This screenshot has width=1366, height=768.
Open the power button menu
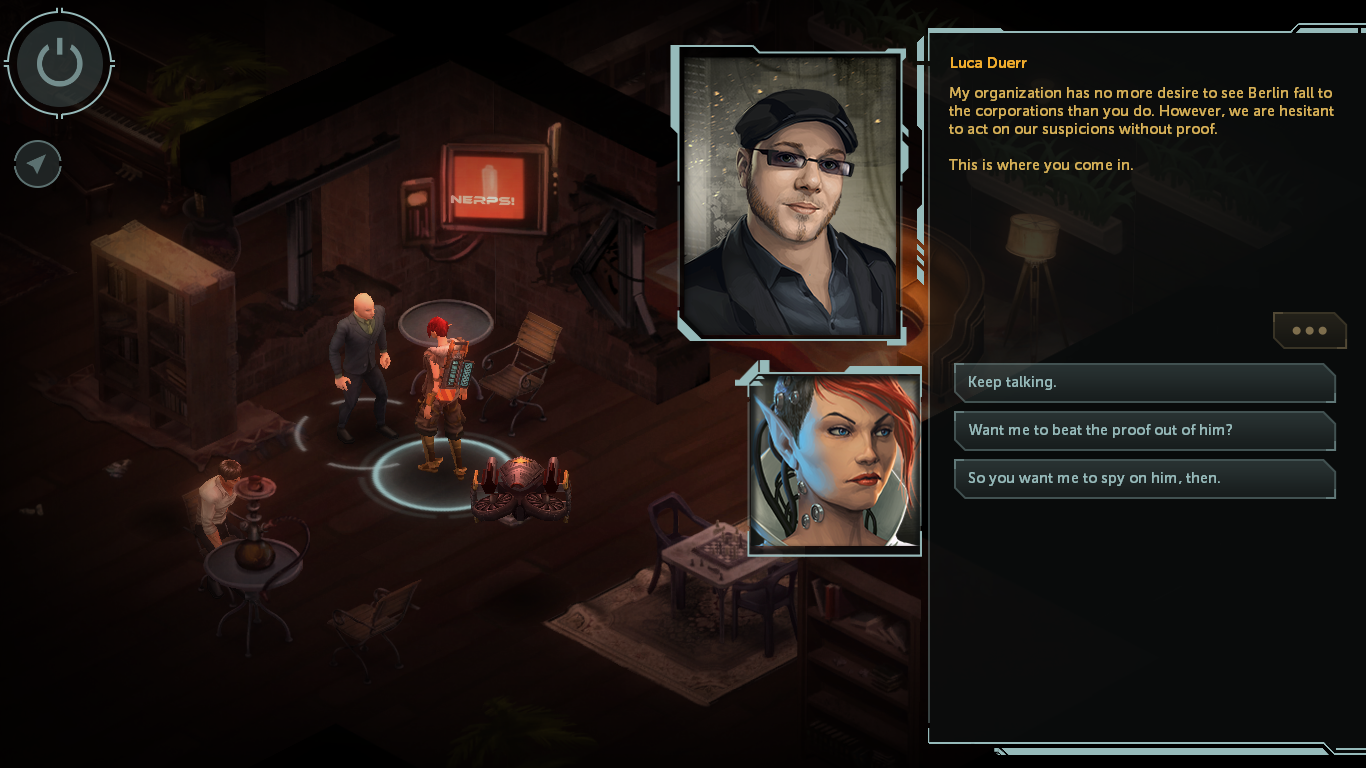60,64
